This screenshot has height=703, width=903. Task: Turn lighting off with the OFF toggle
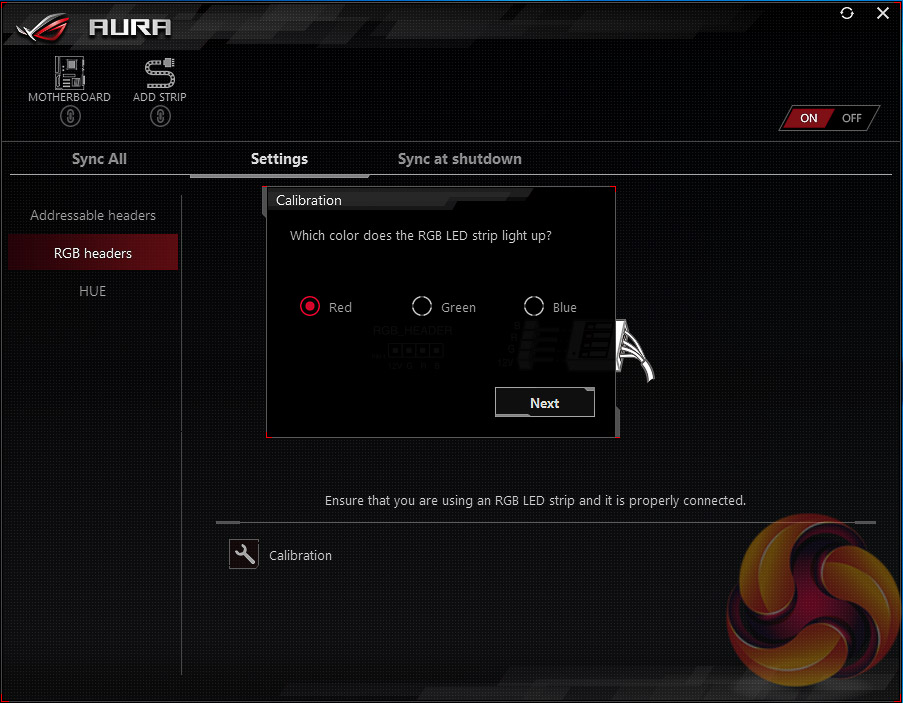(851, 118)
